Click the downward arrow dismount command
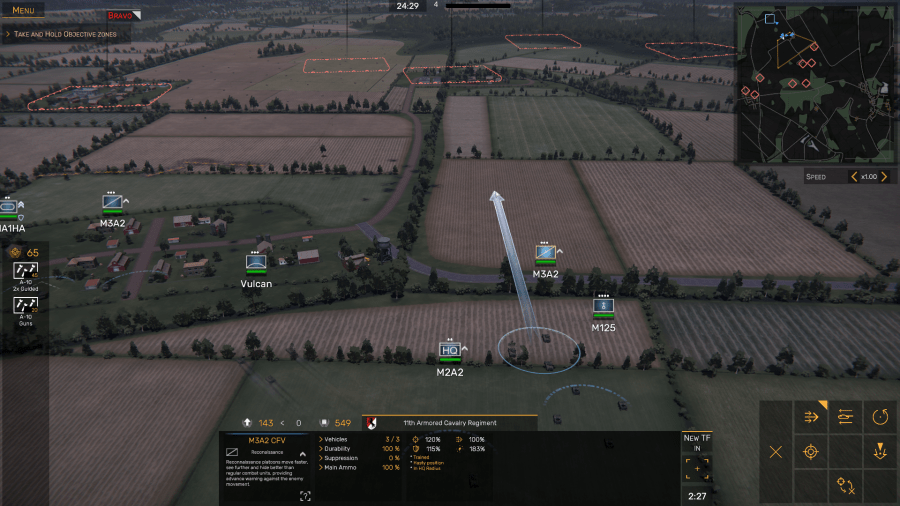 [x=880, y=451]
